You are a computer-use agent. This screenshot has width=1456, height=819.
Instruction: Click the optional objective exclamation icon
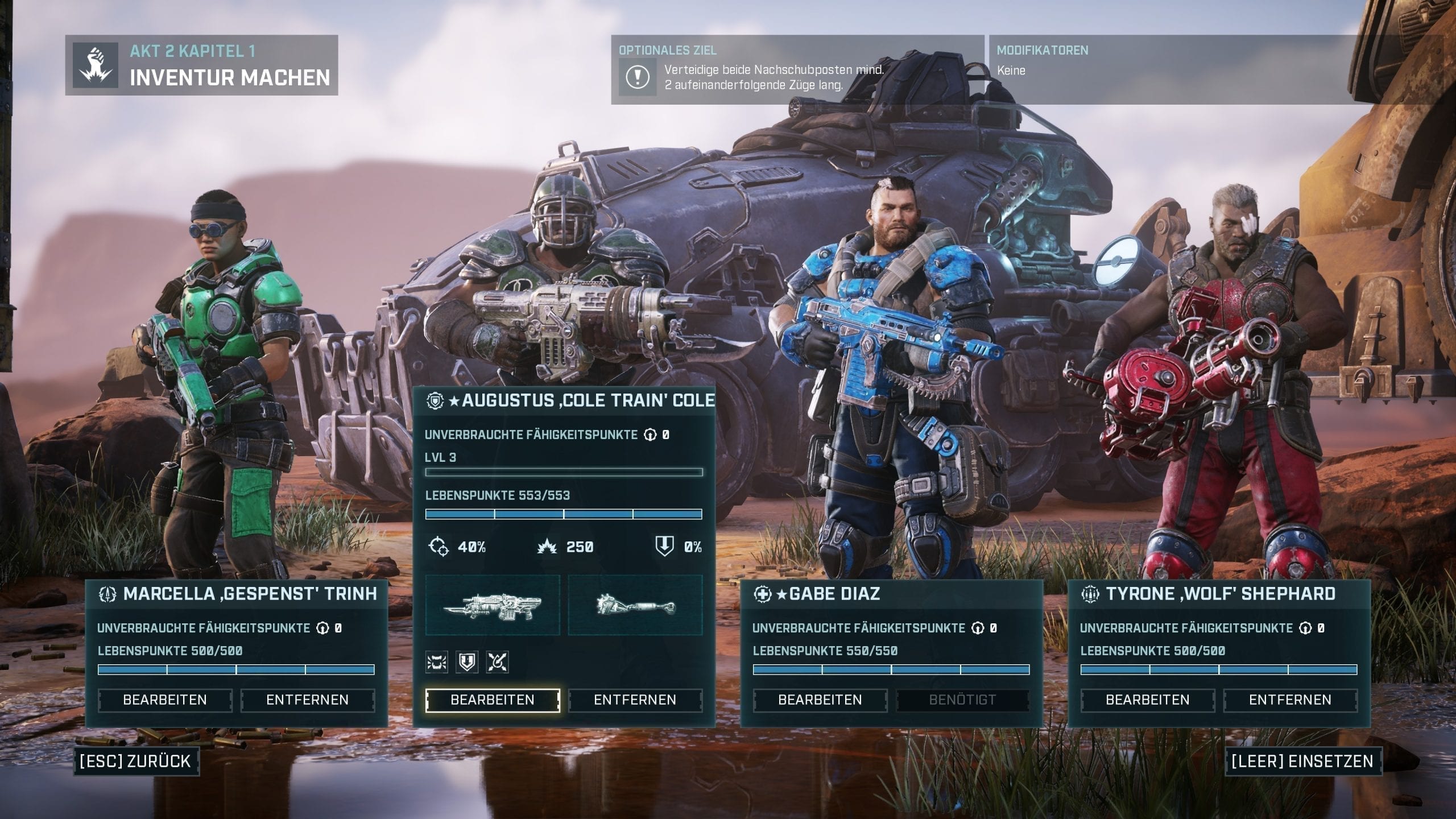point(637,77)
